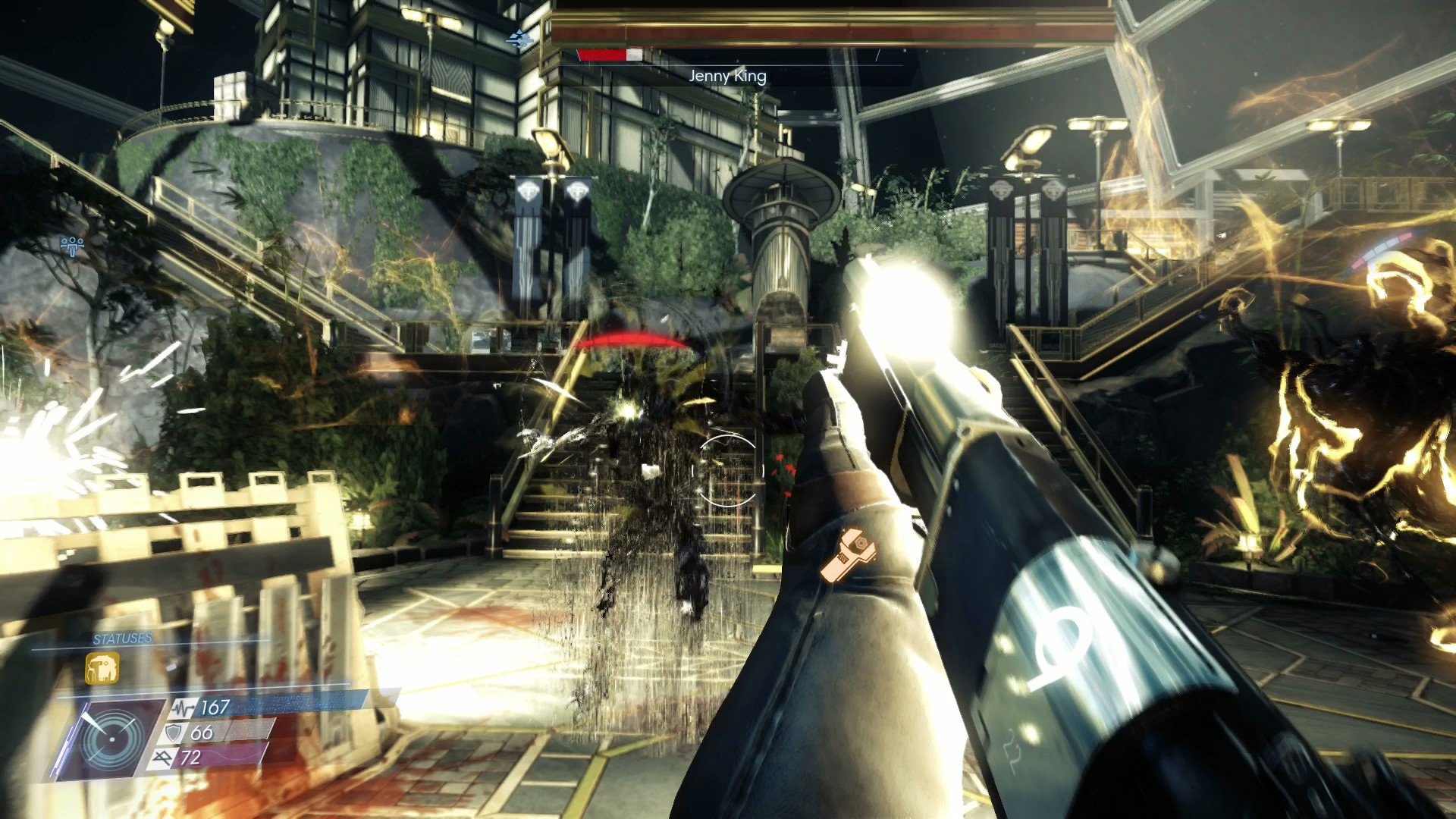Screen dimensions: 1456x819
Task: Select the blue objective marker near the top
Action: (x=519, y=39)
